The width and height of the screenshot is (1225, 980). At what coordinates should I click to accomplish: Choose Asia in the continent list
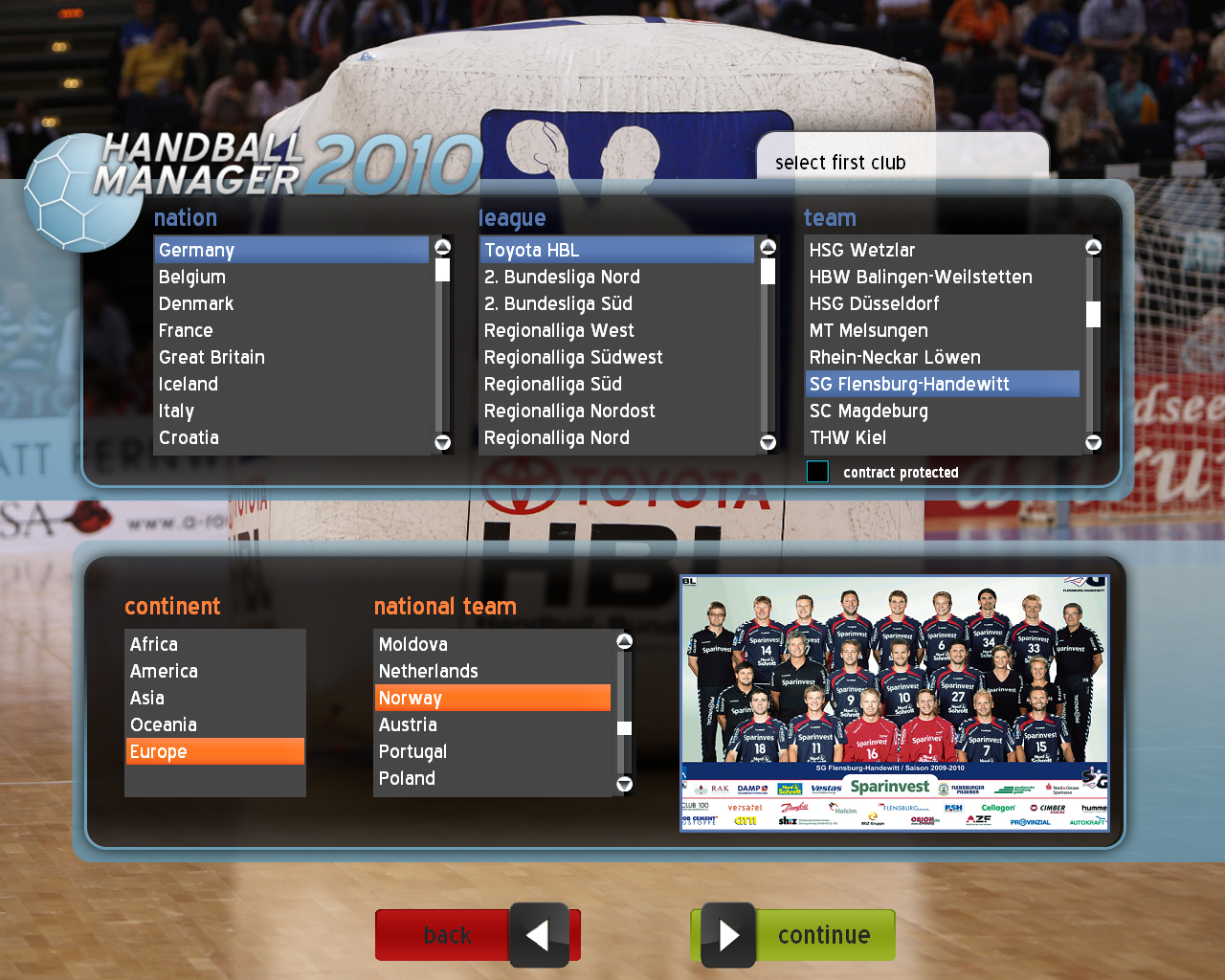coord(147,698)
